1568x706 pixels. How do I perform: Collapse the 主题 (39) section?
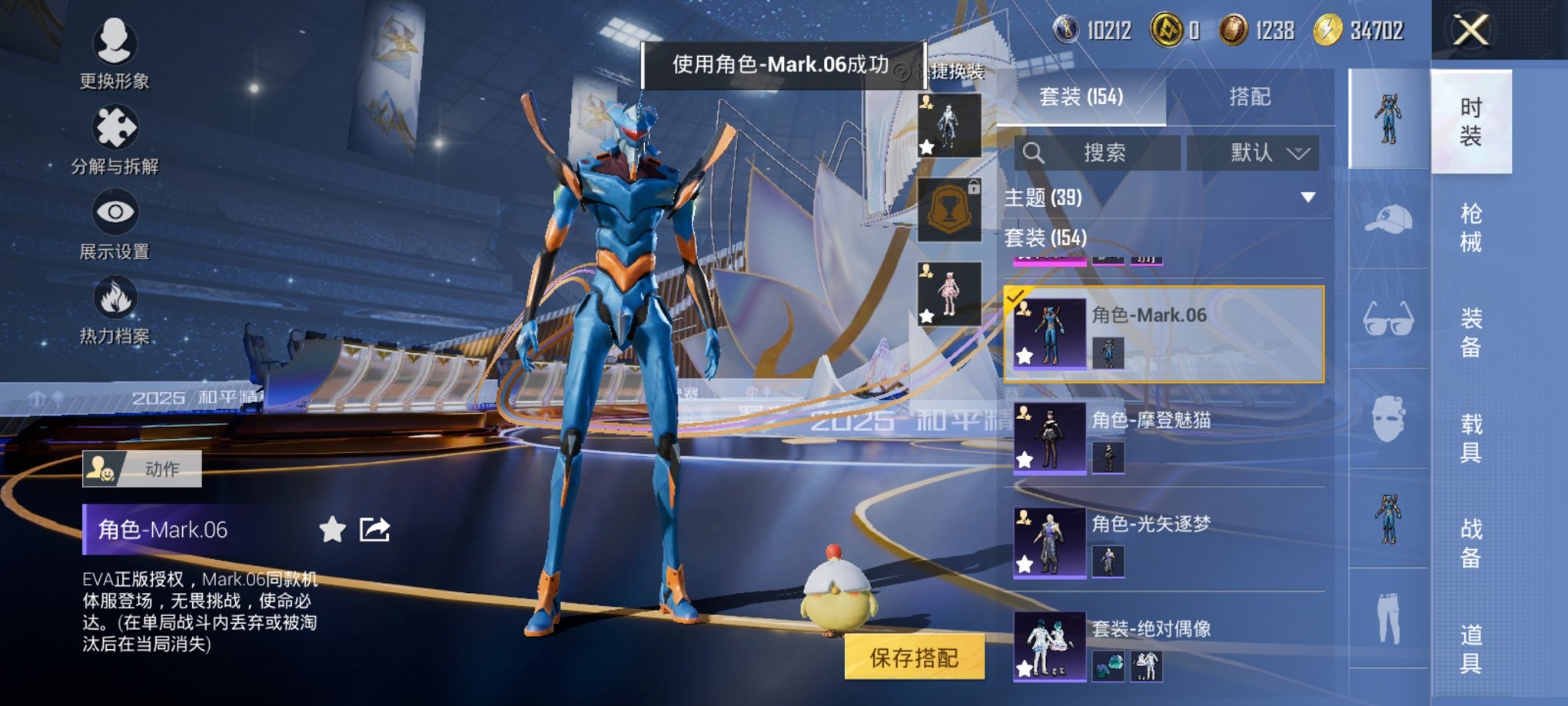pyautogui.click(x=1307, y=197)
